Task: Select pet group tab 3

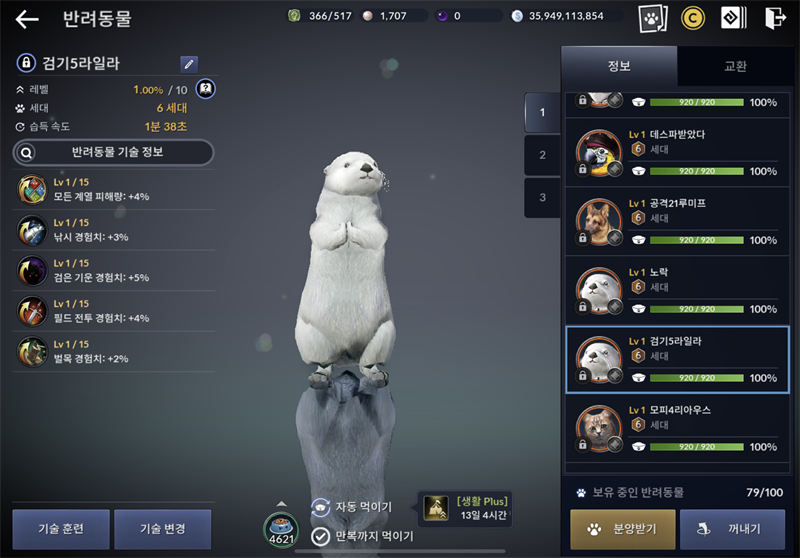Action: tap(542, 197)
